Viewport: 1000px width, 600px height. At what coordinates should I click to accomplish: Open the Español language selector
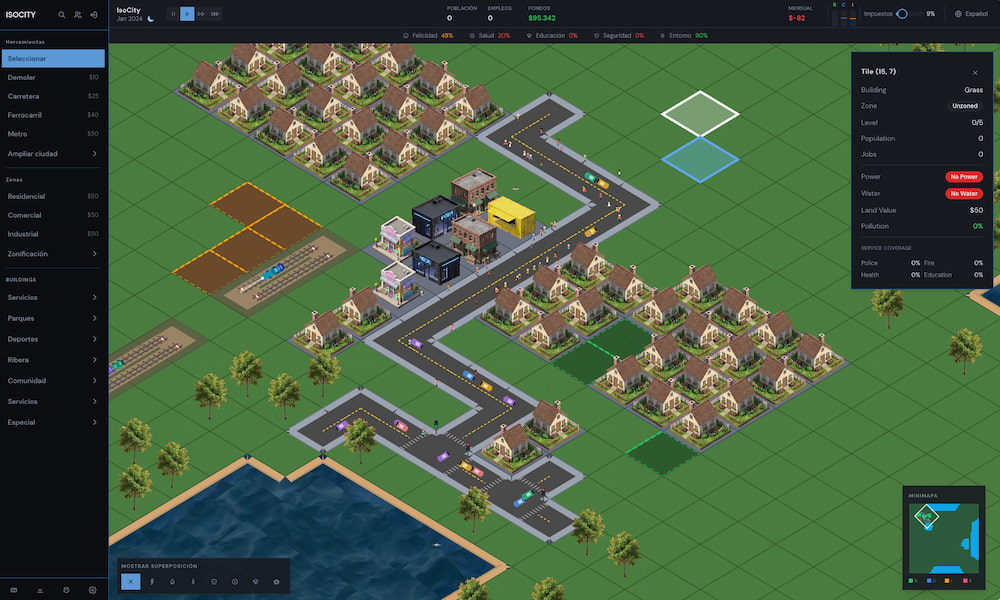pyautogui.click(x=971, y=14)
